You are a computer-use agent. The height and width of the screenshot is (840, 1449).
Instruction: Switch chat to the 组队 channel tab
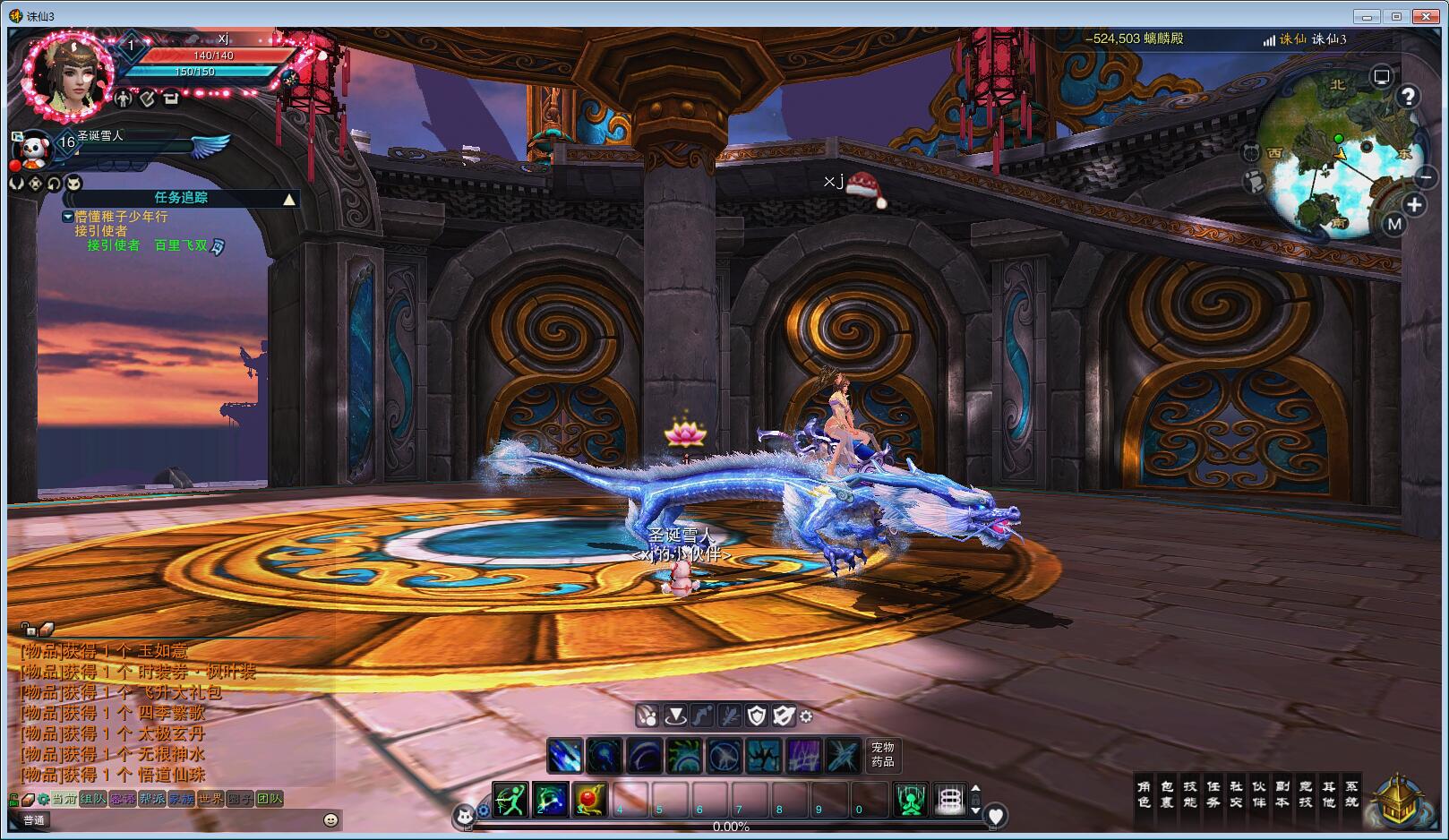(x=93, y=799)
